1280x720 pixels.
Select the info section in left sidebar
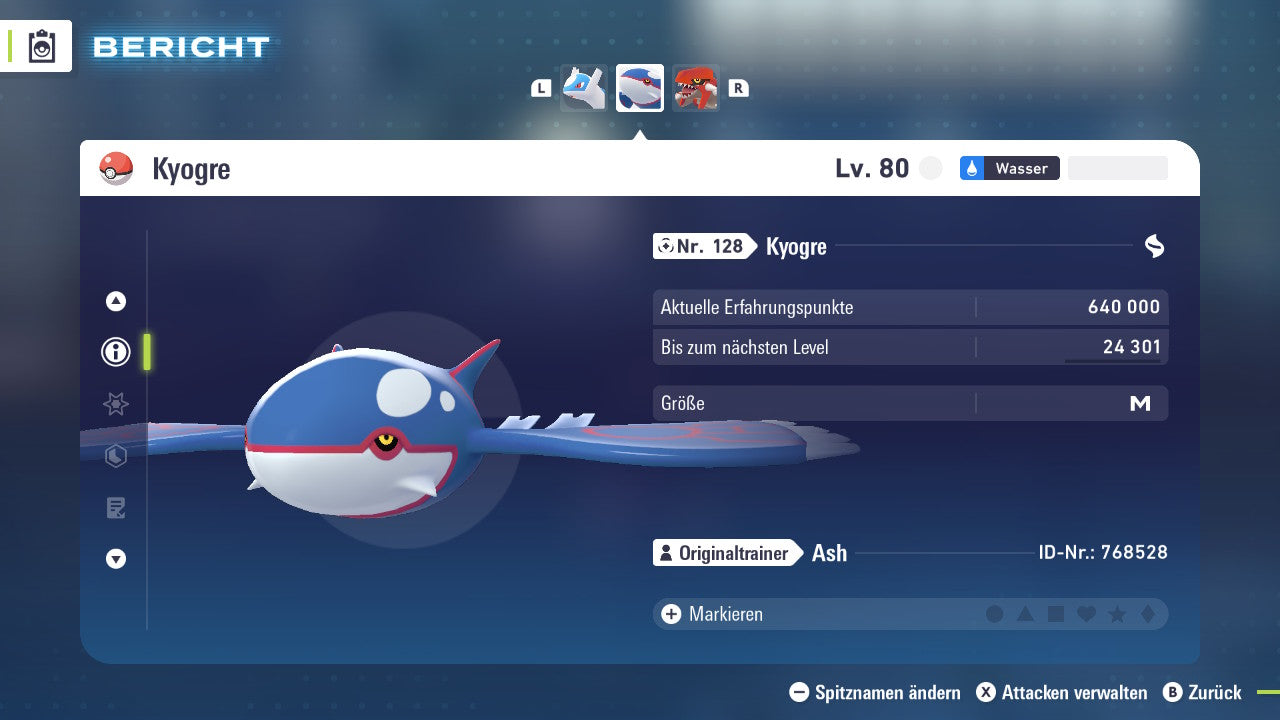click(x=115, y=352)
